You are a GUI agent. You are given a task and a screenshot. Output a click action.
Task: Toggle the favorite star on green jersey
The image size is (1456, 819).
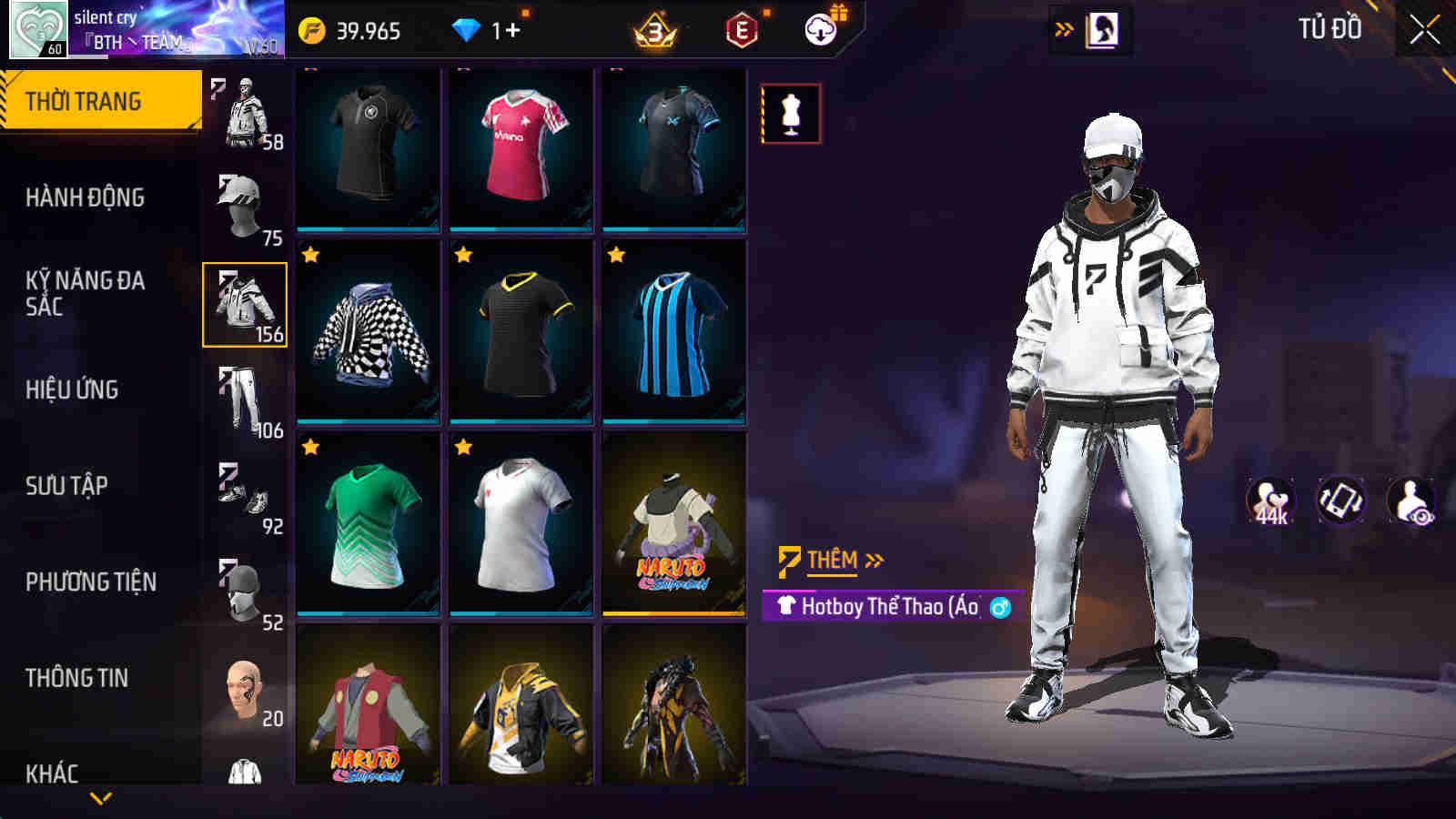(309, 446)
